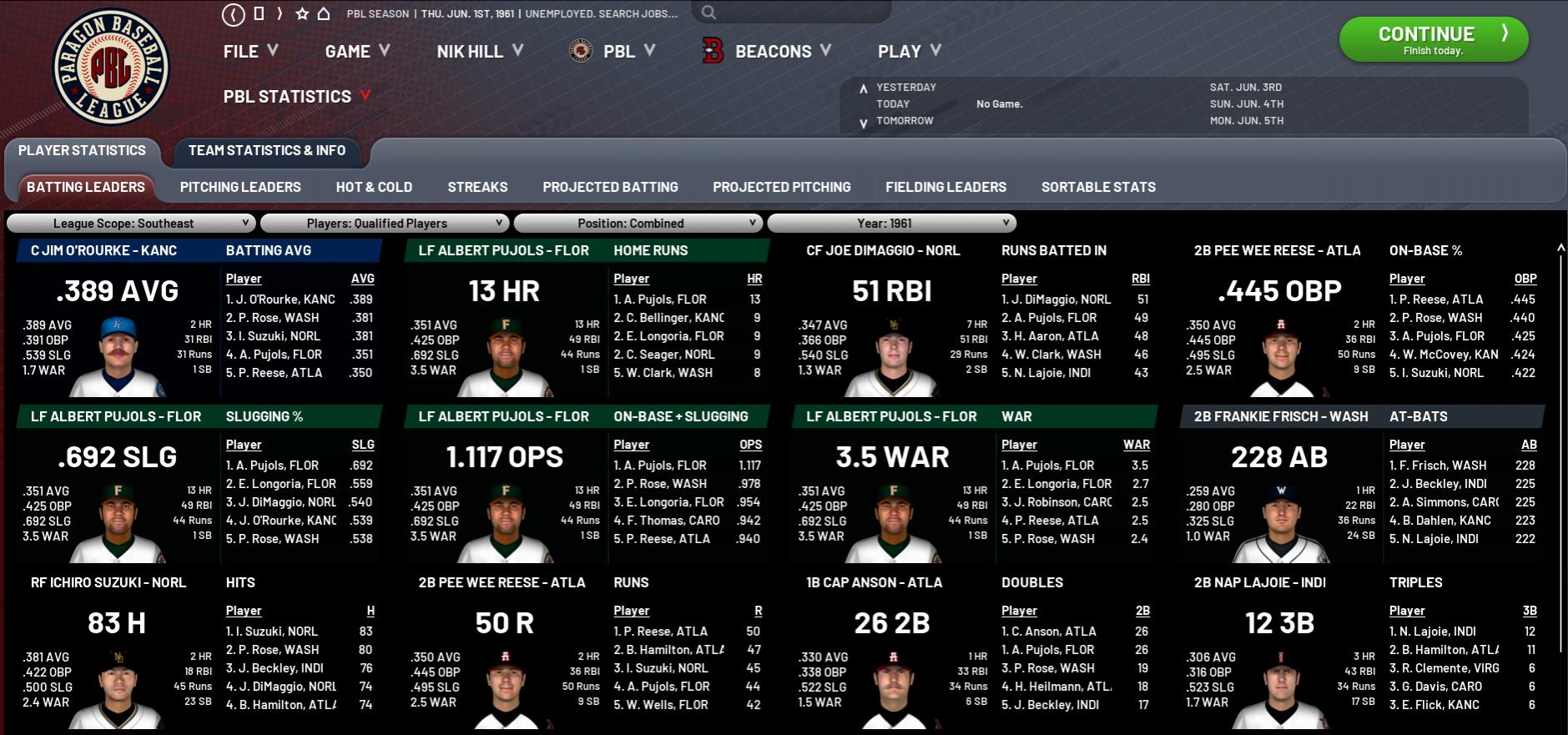This screenshot has width=1568, height=735.
Task: View the Streaks tab
Action: (x=477, y=187)
